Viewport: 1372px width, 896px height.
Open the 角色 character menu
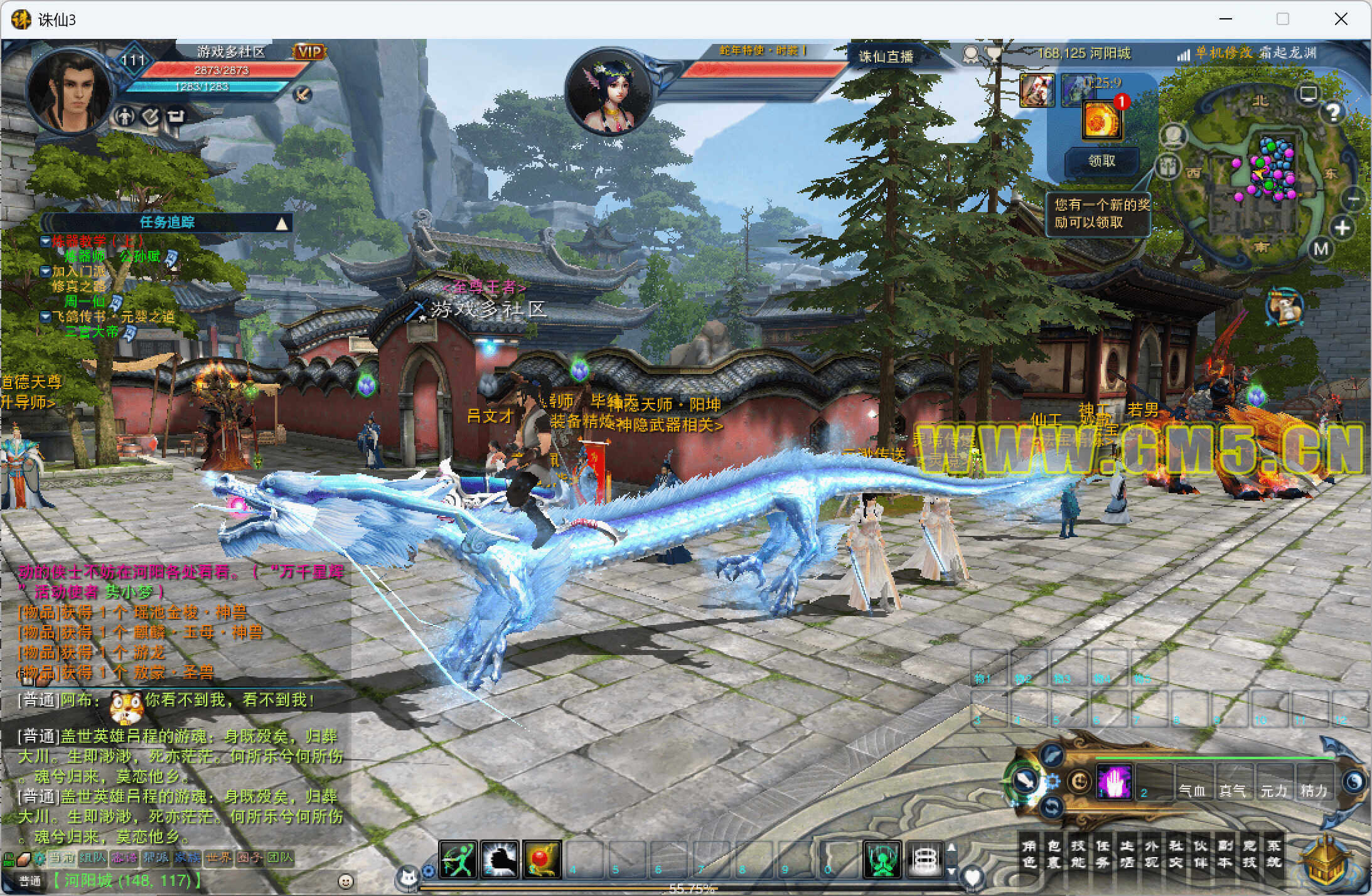1029,853
